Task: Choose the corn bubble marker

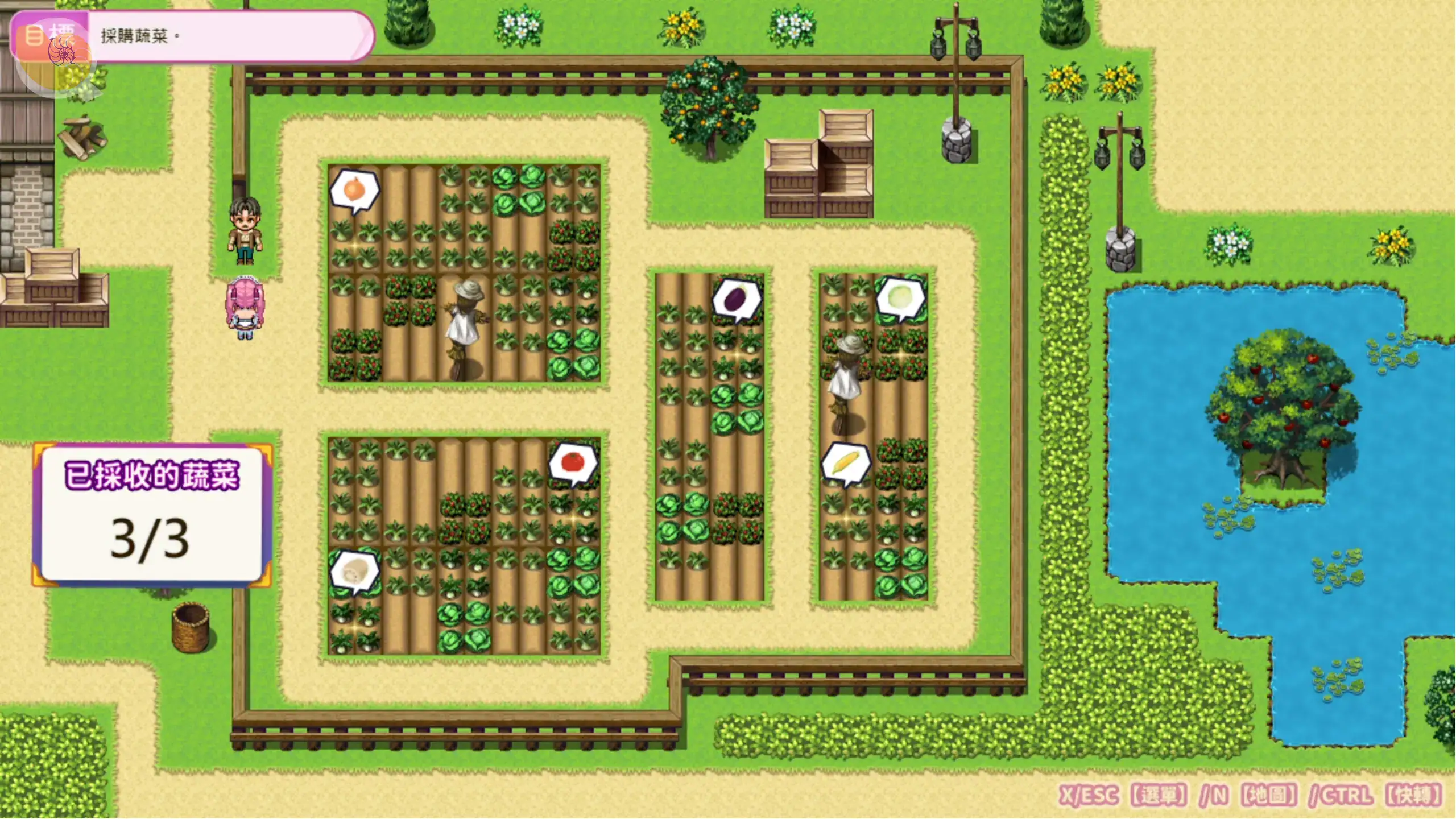Action: (x=846, y=463)
